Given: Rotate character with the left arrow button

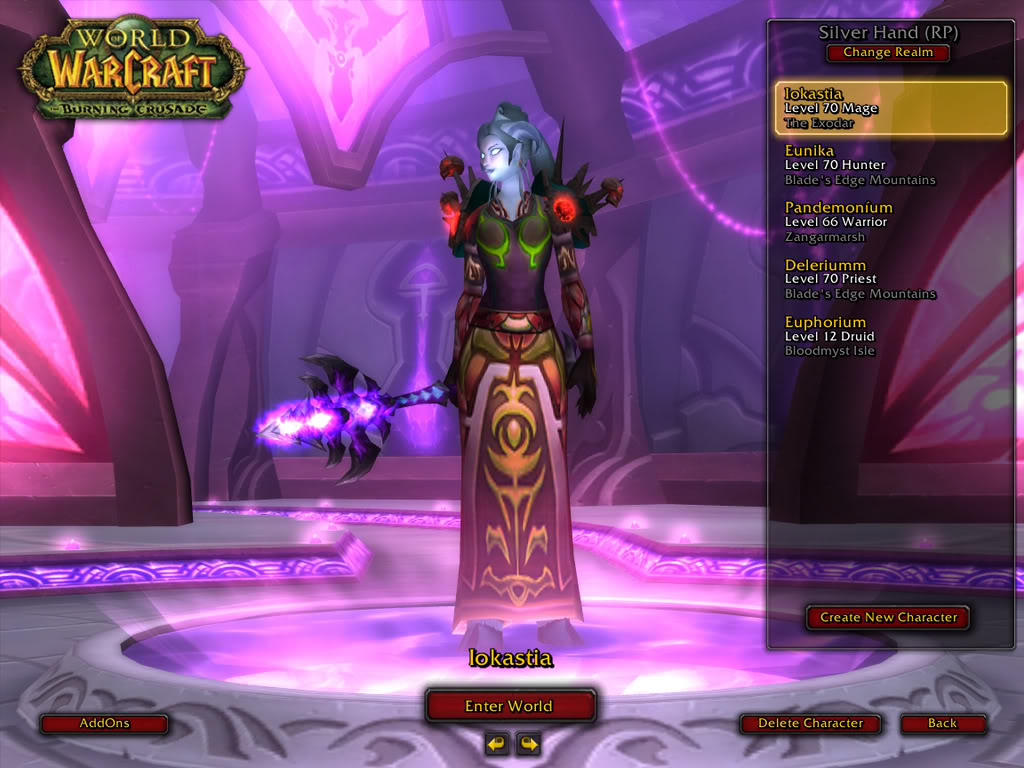Looking at the screenshot, I should coord(496,743).
